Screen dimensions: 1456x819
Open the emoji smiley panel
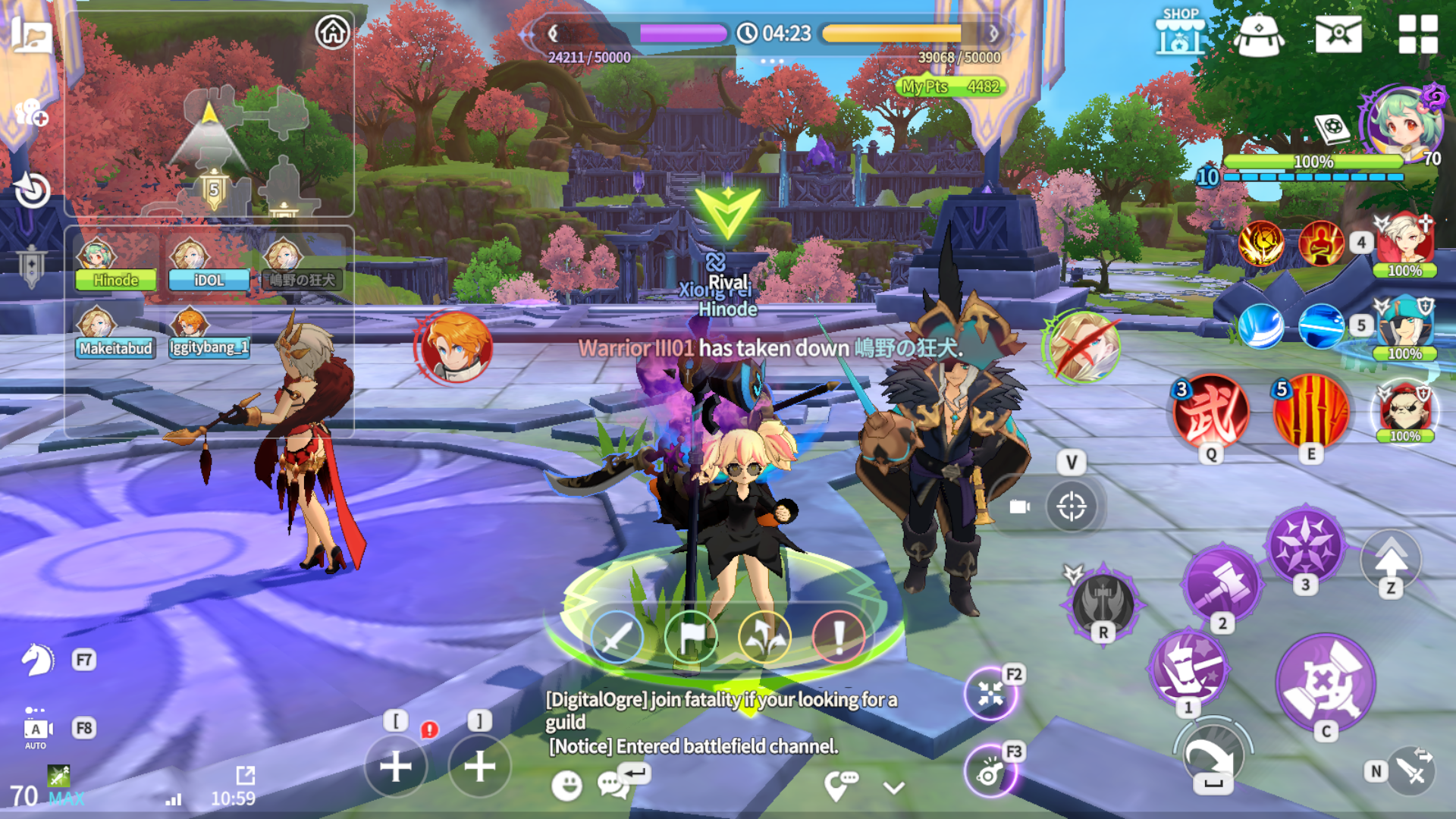tap(566, 786)
